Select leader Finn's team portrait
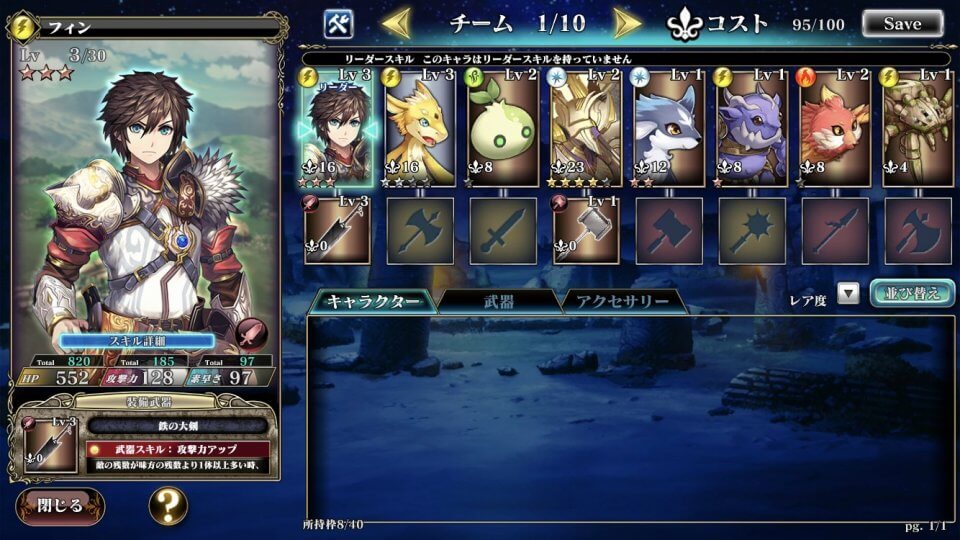The image size is (960, 540). pos(337,128)
